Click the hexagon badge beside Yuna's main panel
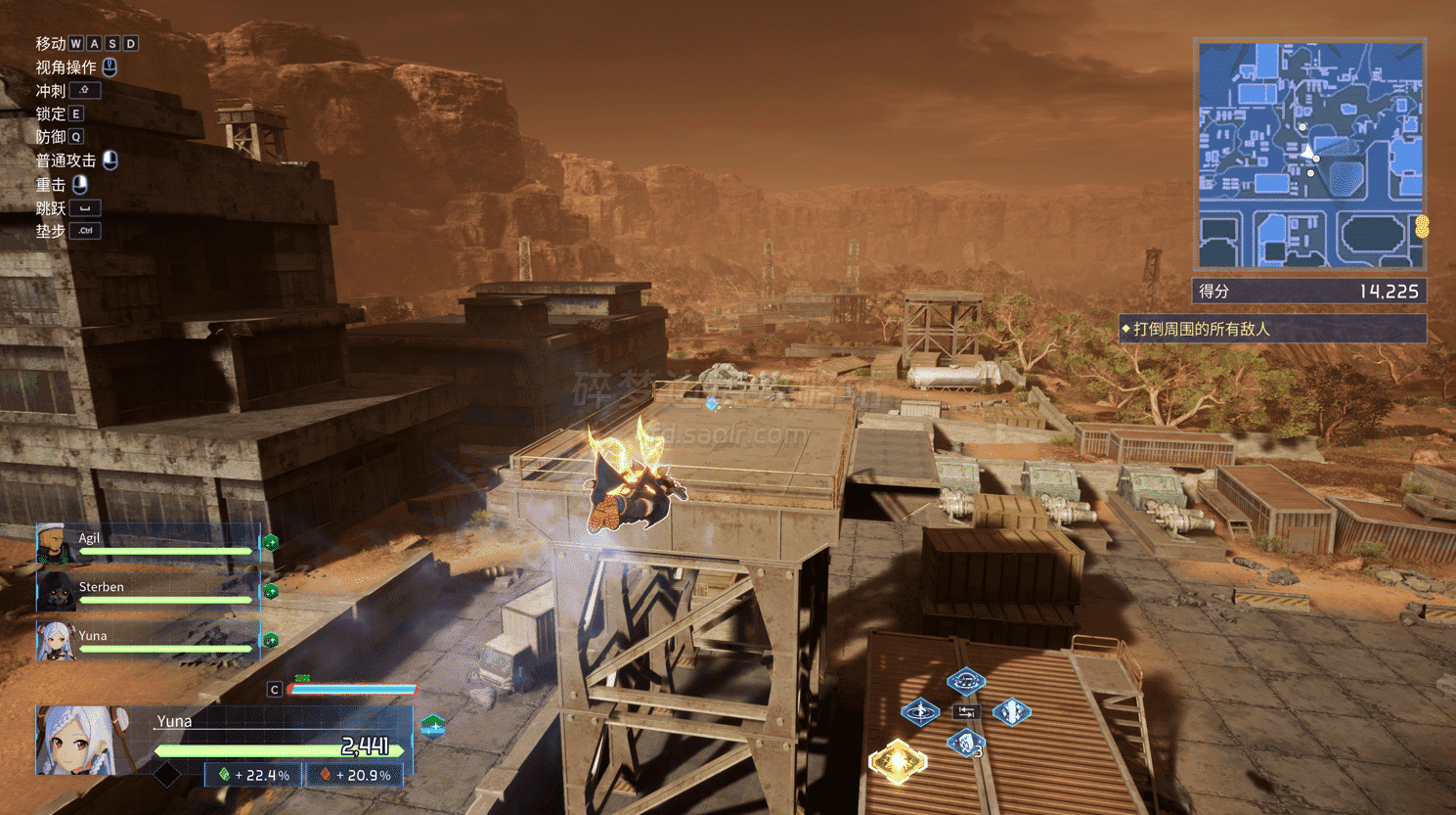The image size is (1456, 815). [433, 726]
